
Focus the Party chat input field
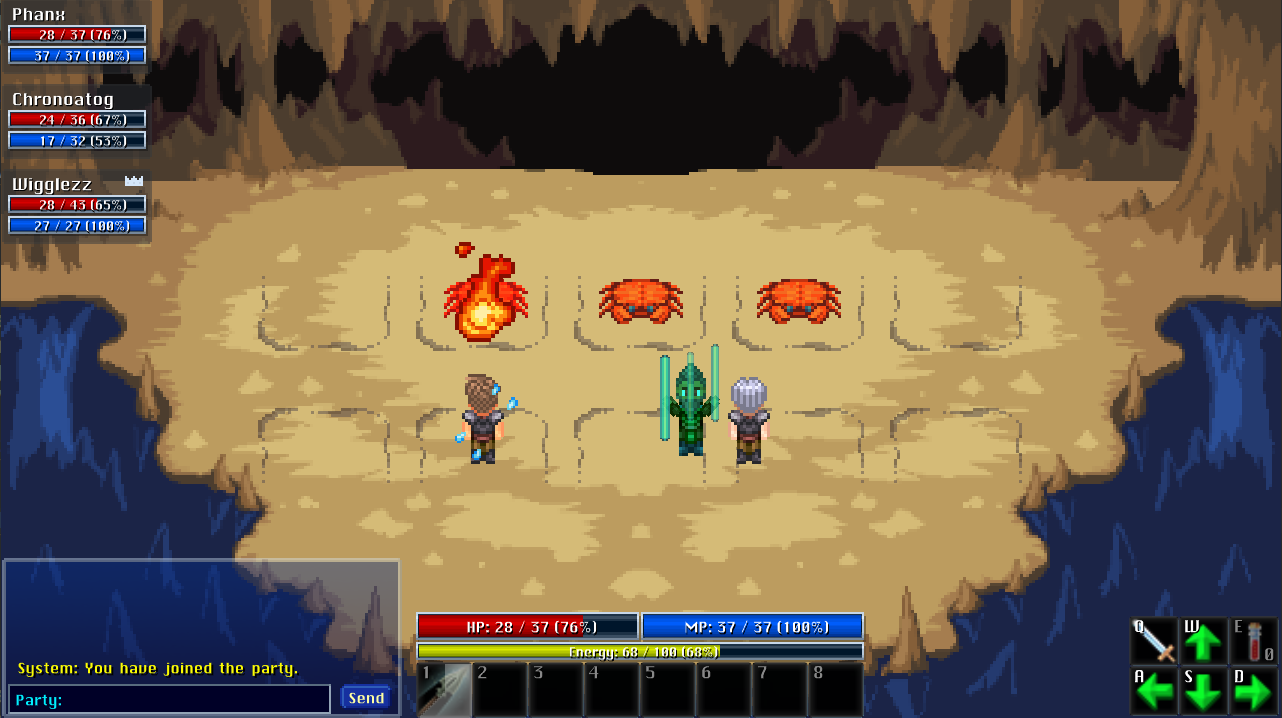[x=170, y=699]
